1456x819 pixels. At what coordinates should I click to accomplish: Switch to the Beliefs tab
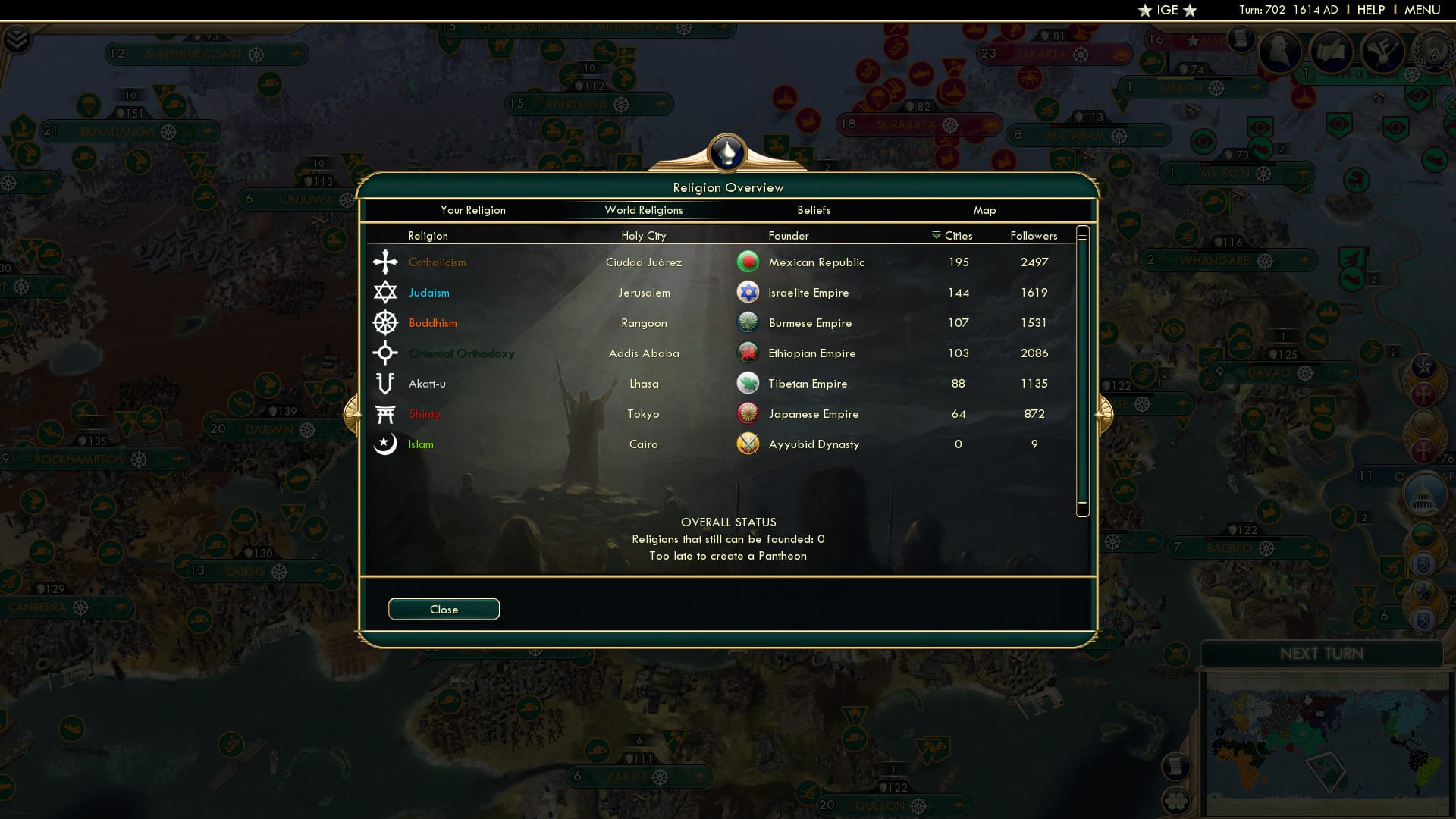click(x=814, y=210)
